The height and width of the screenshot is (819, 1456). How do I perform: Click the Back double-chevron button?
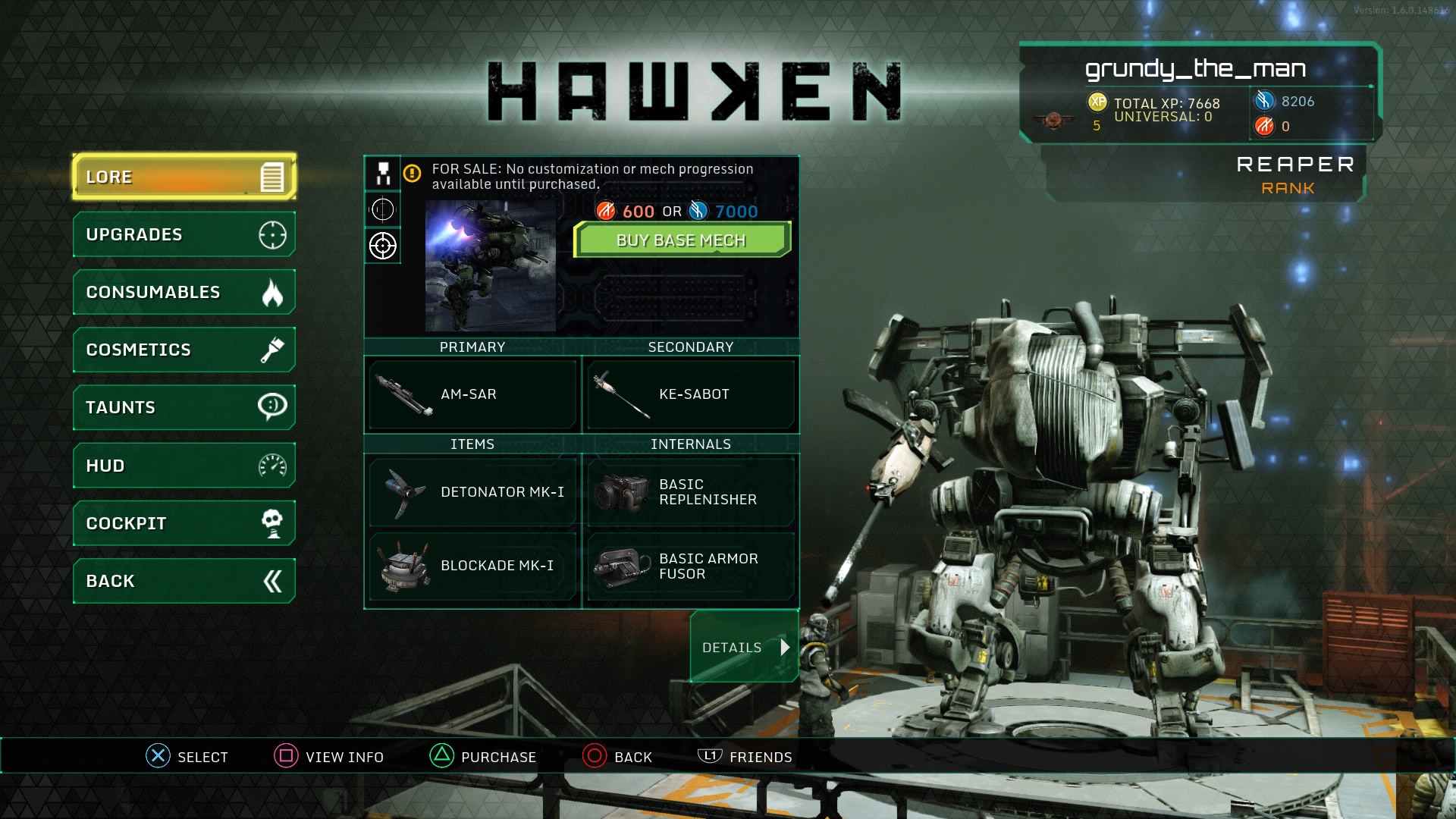[x=182, y=580]
